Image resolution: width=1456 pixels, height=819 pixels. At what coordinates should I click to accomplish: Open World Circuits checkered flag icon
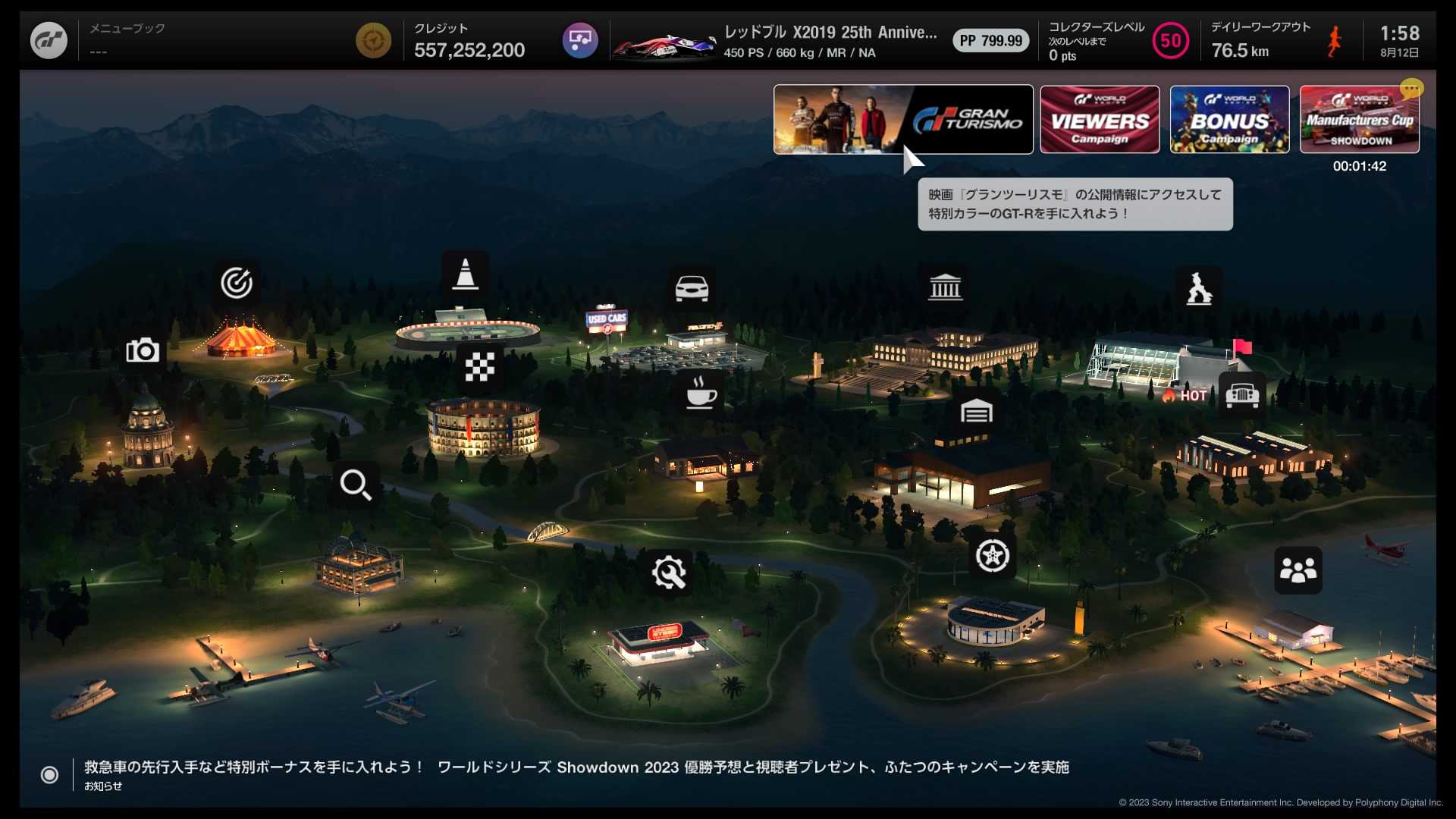pyautogui.click(x=479, y=367)
